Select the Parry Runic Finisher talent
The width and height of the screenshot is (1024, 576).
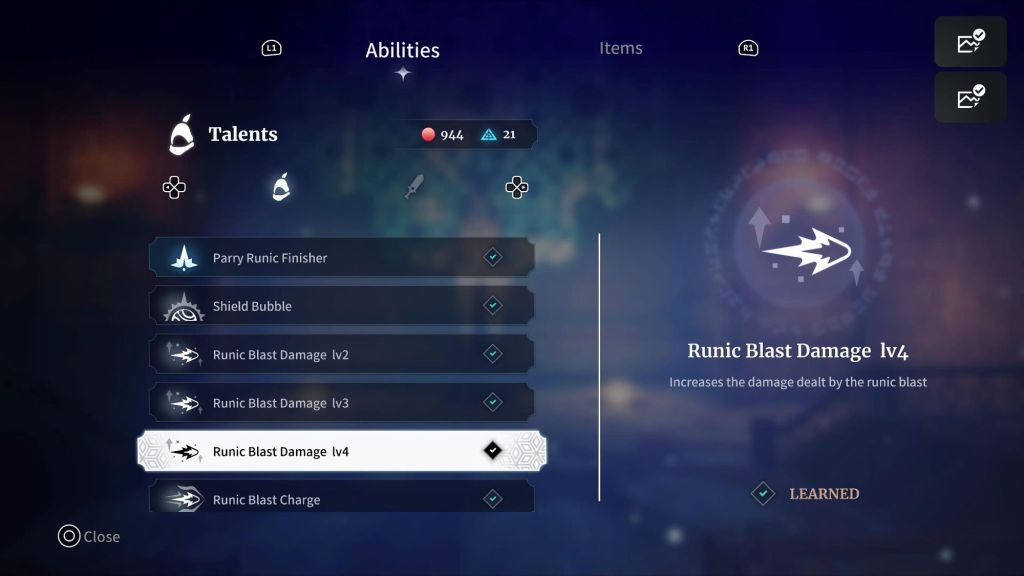click(342, 258)
